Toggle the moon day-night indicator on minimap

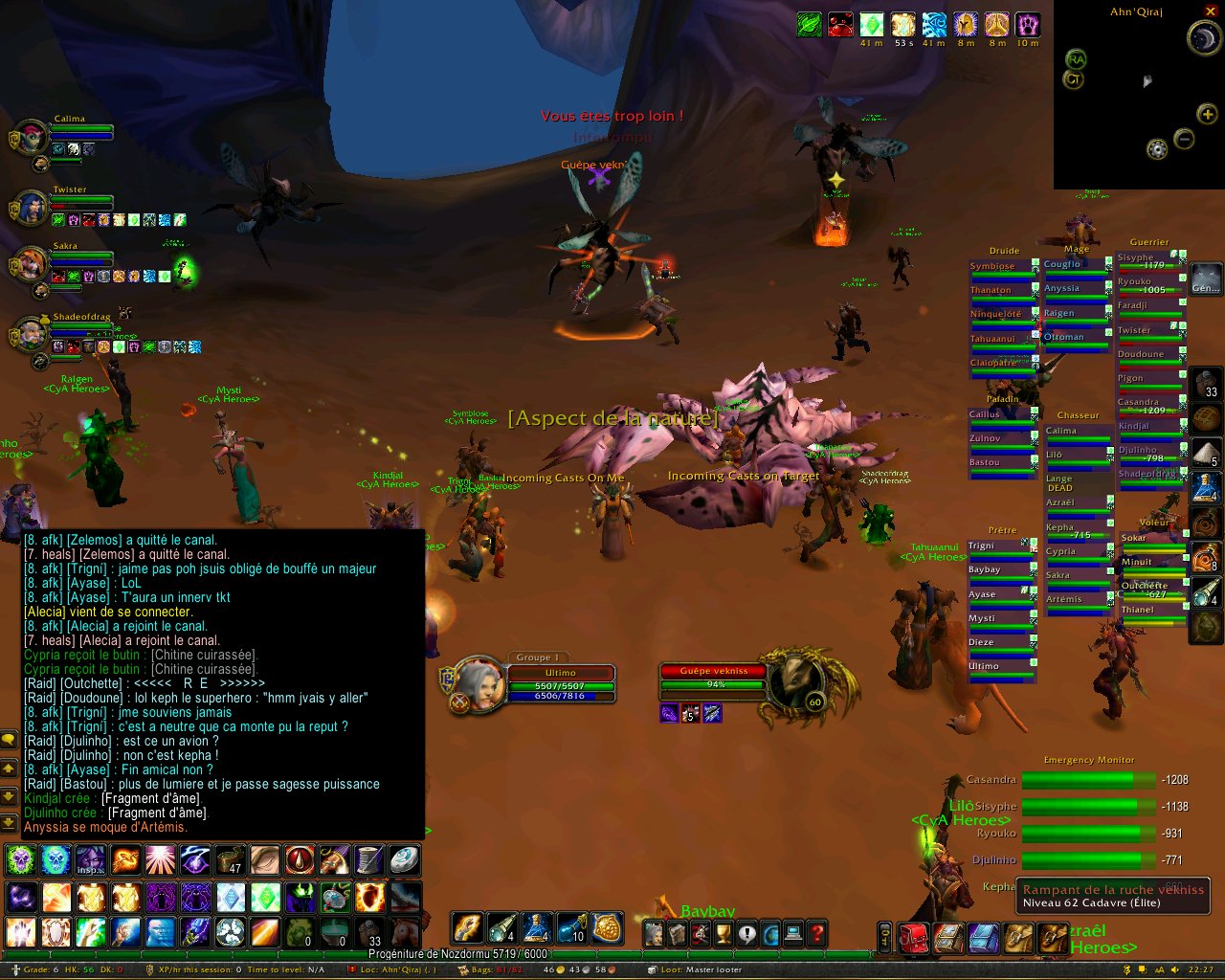pos(1202,38)
